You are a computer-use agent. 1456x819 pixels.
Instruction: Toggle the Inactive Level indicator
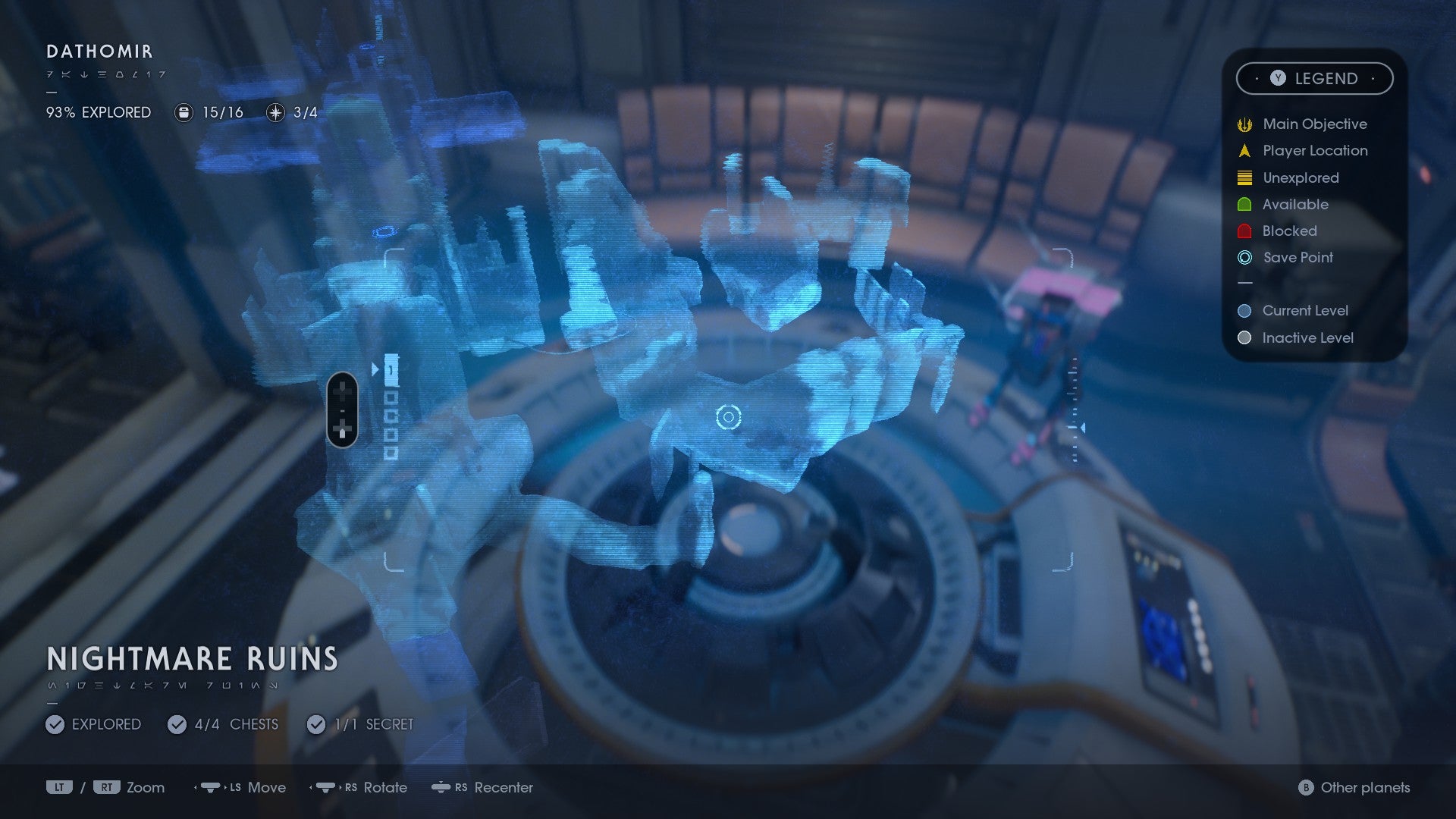pyautogui.click(x=1243, y=338)
